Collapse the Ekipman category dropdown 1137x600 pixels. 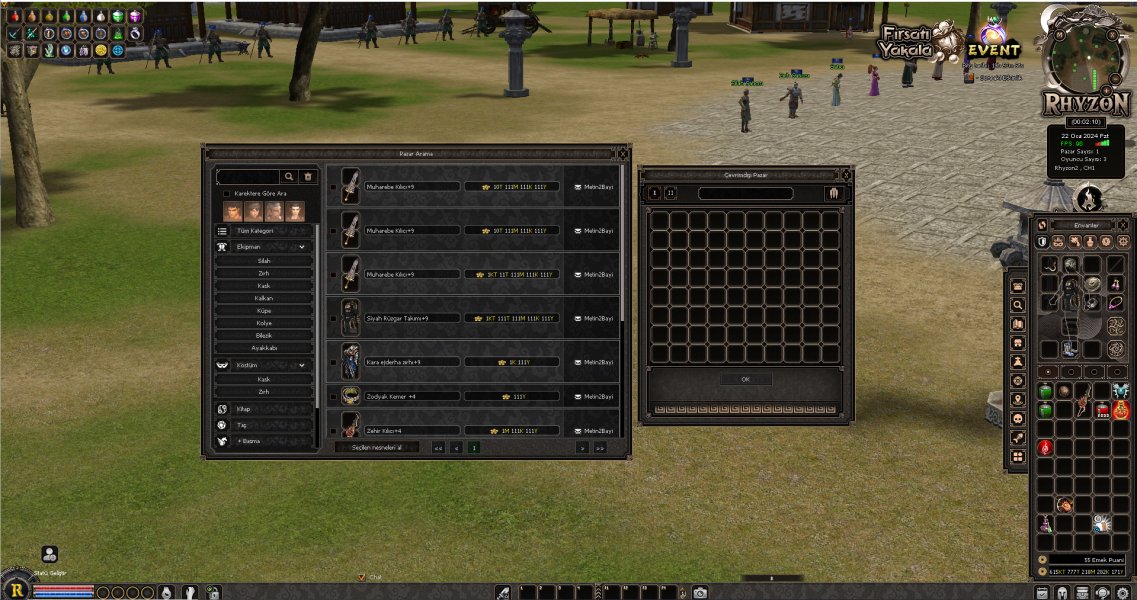301,246
